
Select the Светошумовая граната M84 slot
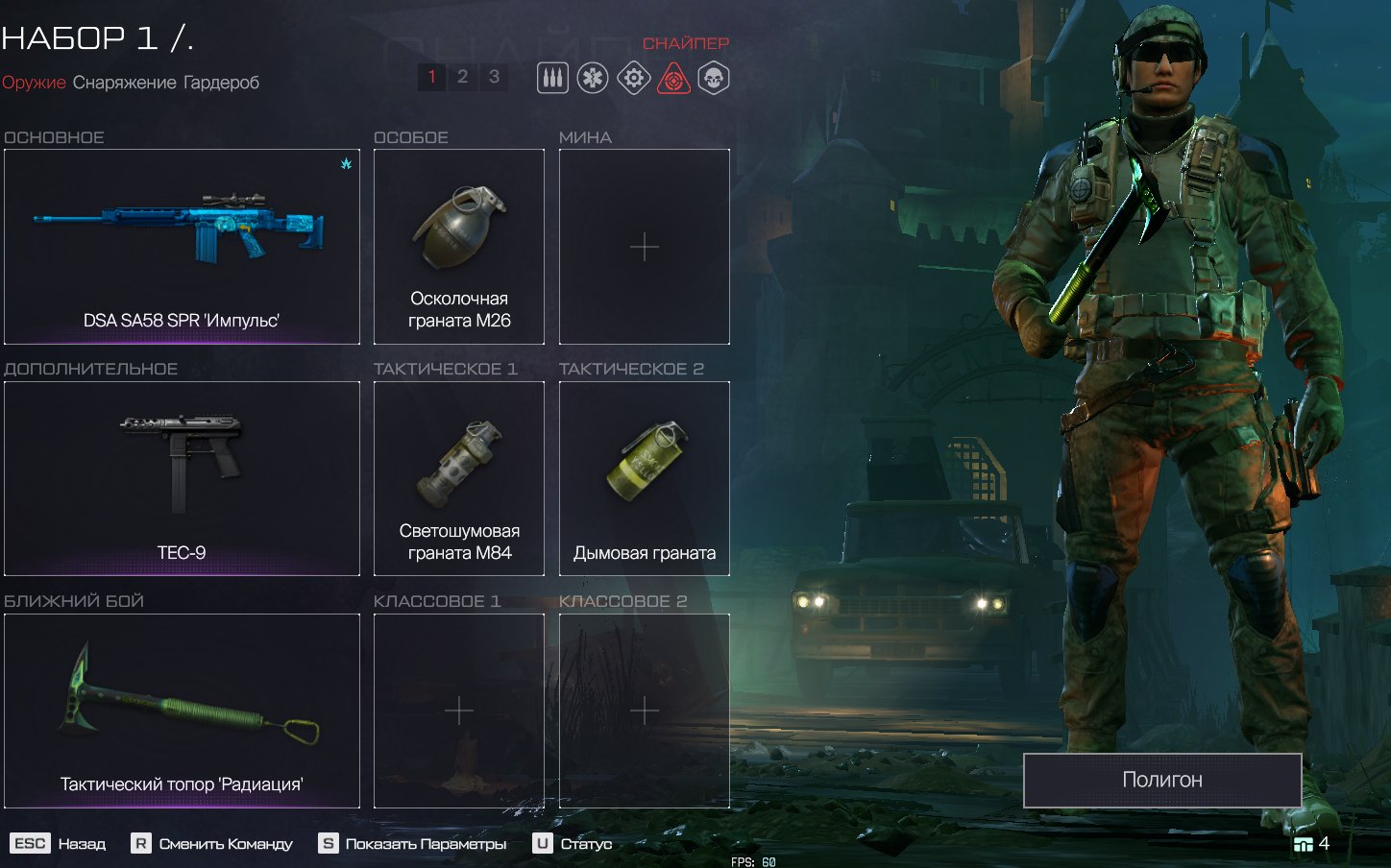459,478
